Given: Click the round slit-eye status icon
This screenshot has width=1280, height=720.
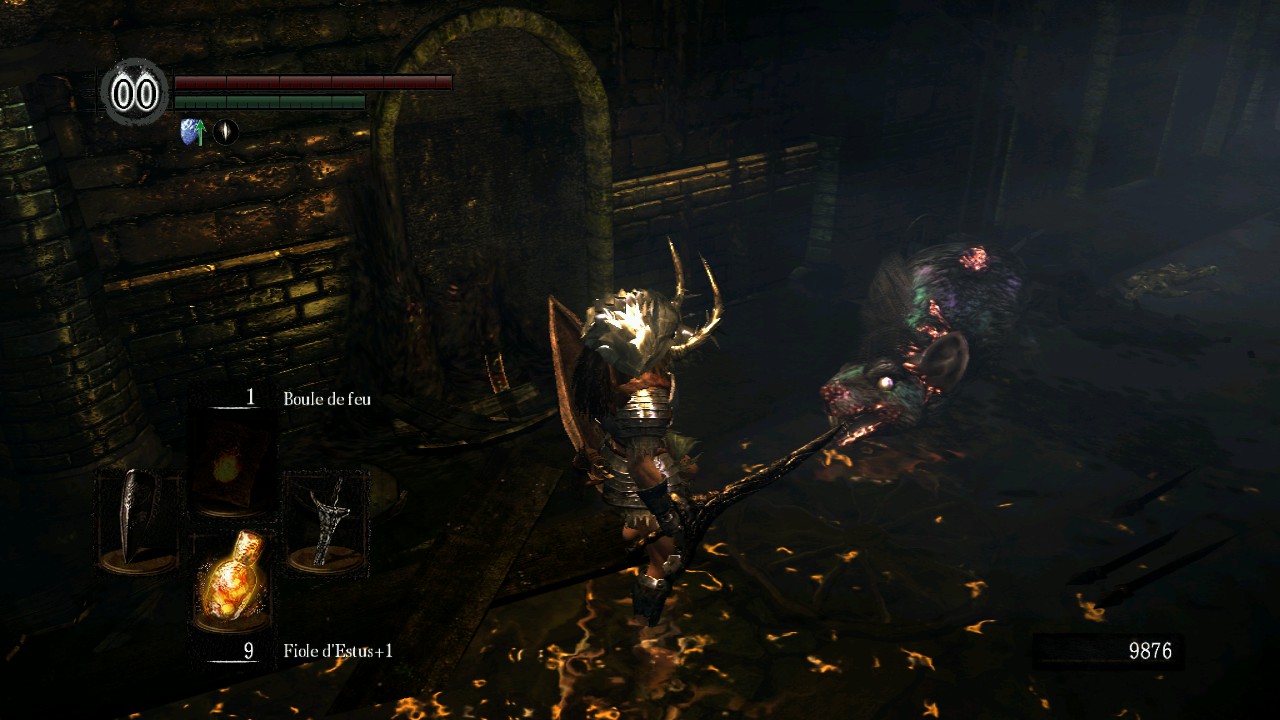Looking at the screenshot, I should click(227, 131).
